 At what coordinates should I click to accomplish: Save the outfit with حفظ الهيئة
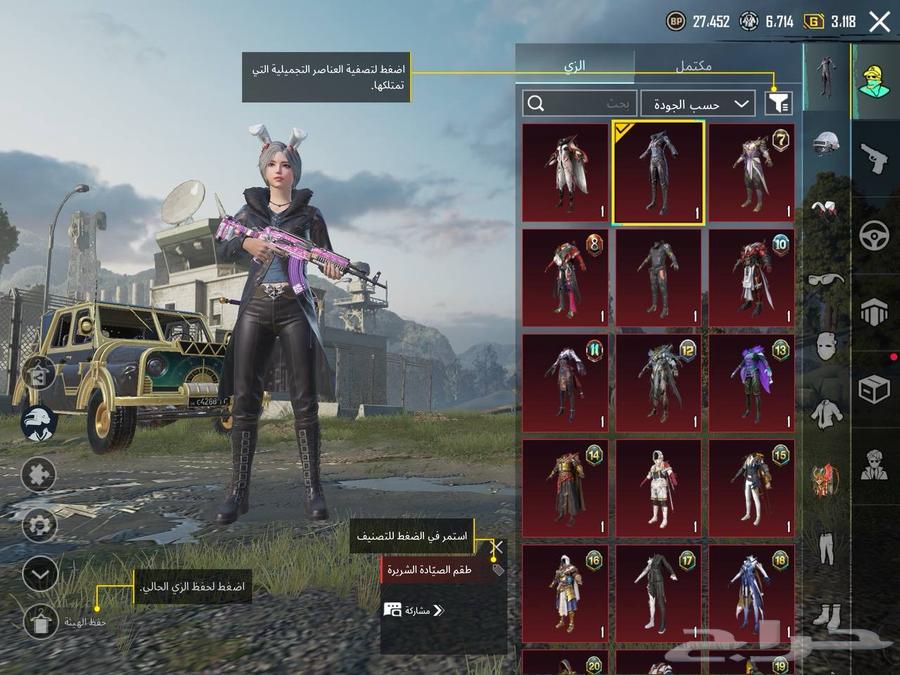[40, 621]
